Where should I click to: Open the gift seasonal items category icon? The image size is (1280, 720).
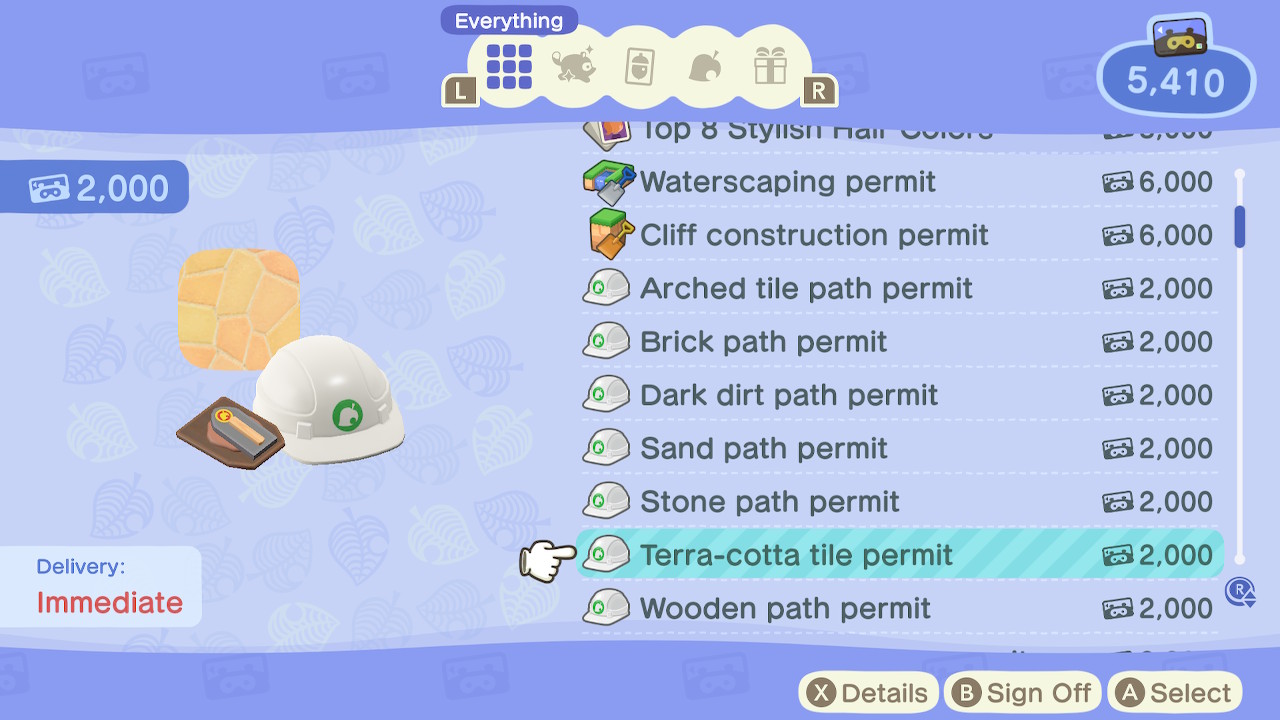770,67
